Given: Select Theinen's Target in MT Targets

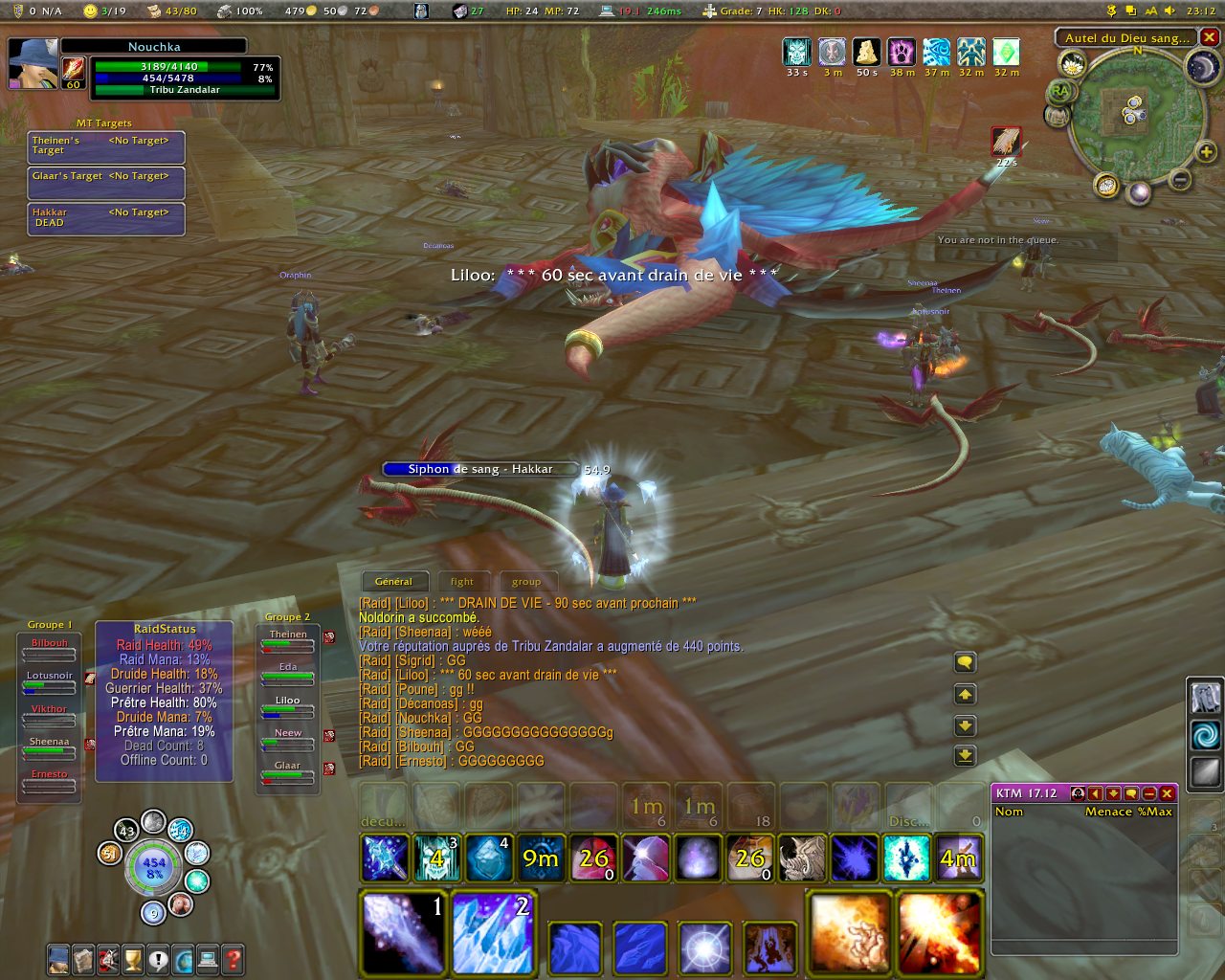Looking at the screenshot, I should [x=106, y=146].
